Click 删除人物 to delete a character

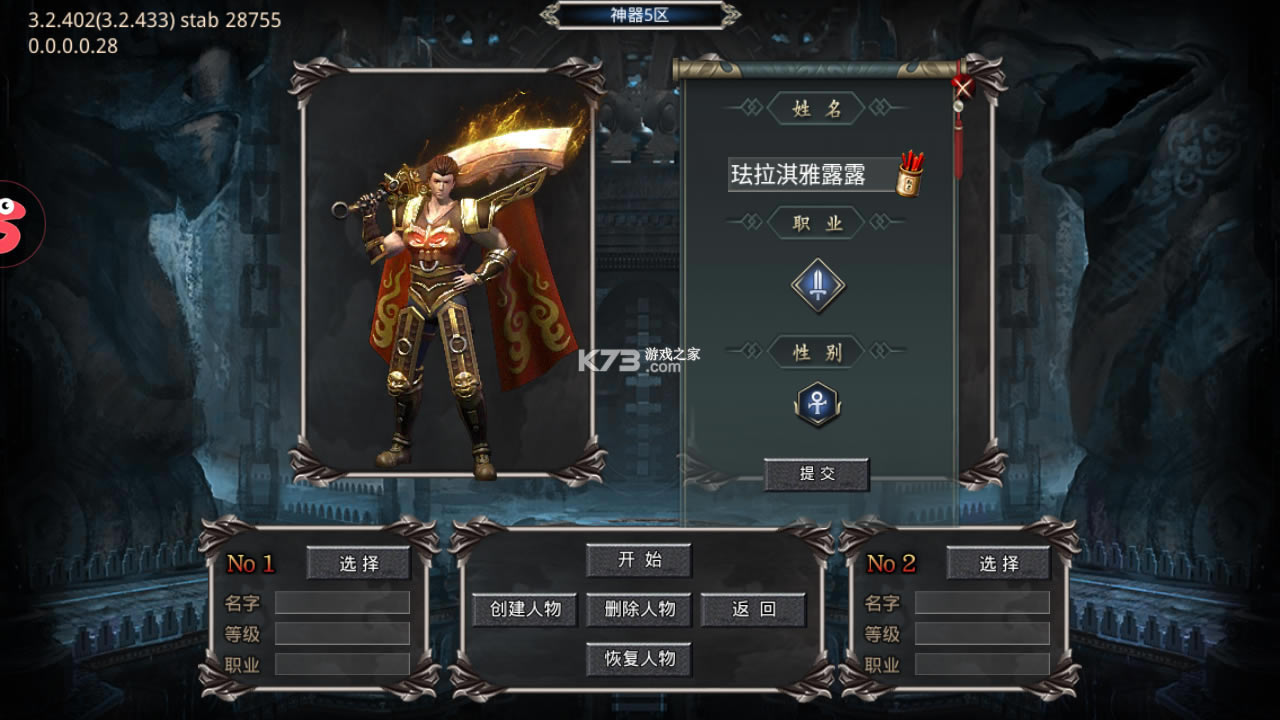(638, 609)
